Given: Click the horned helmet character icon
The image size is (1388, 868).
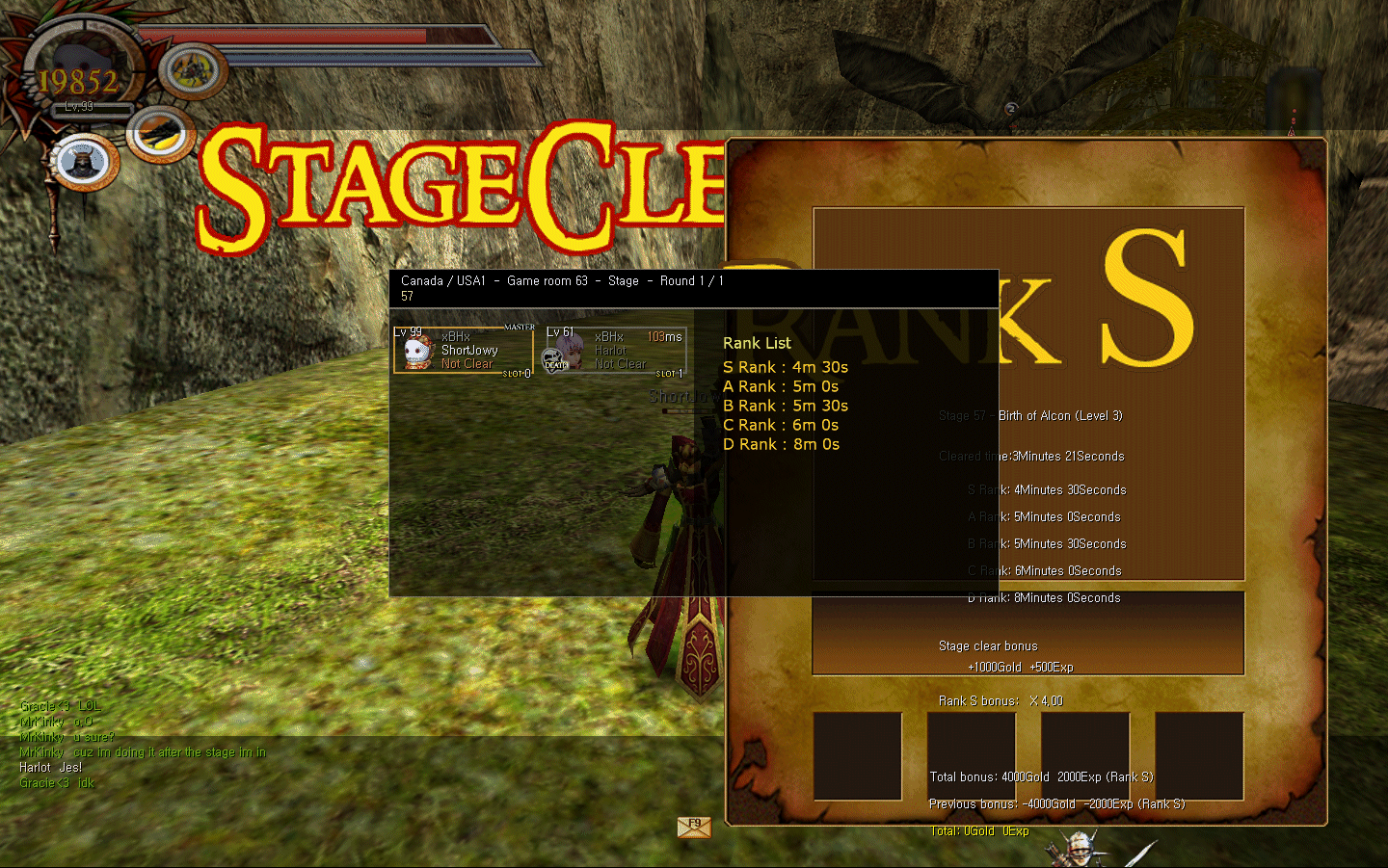Looking at the screenshot, I should click(x=83, y=162).
